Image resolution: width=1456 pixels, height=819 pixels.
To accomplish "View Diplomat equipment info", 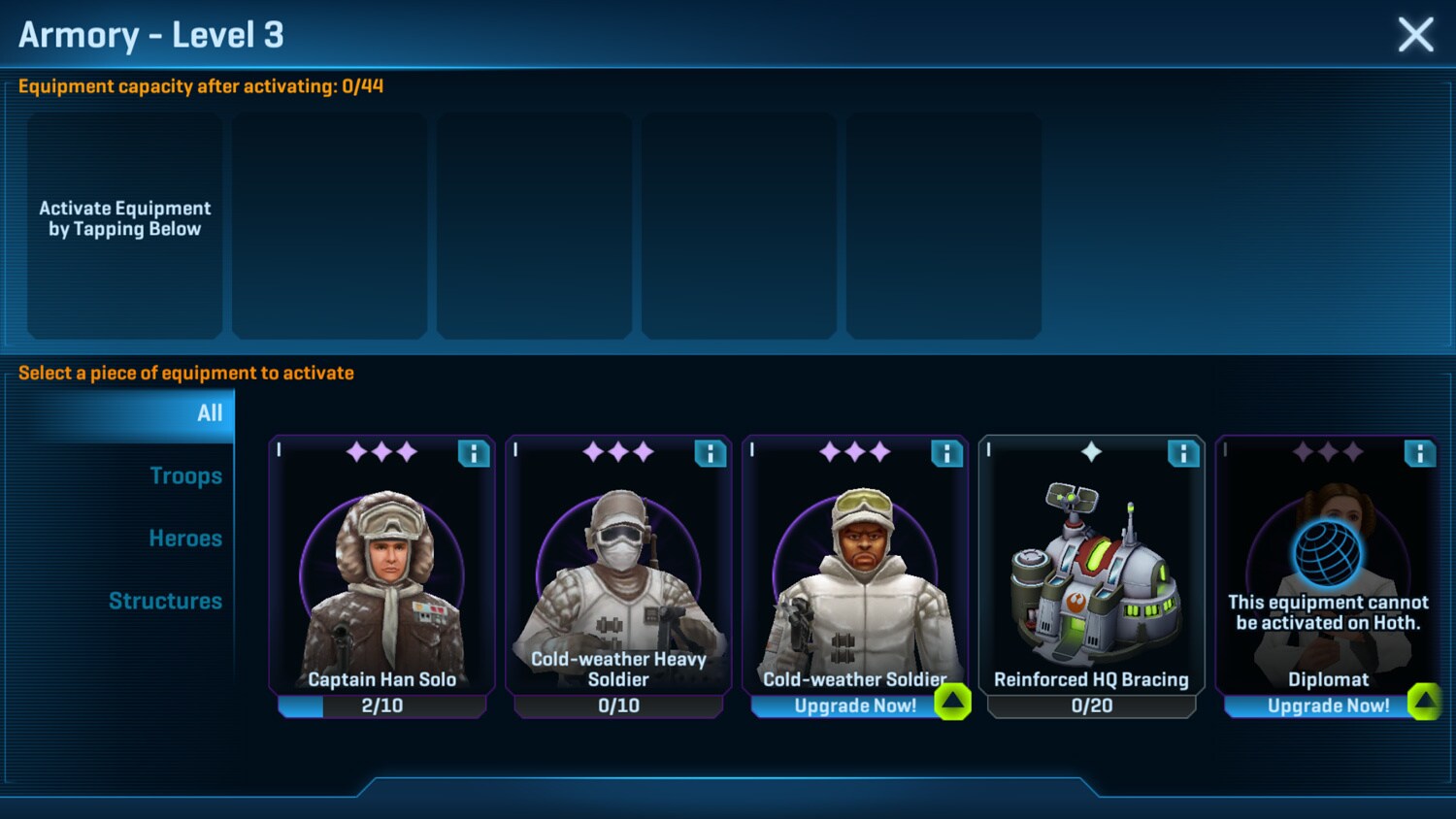I will (x=1419, y=453).
